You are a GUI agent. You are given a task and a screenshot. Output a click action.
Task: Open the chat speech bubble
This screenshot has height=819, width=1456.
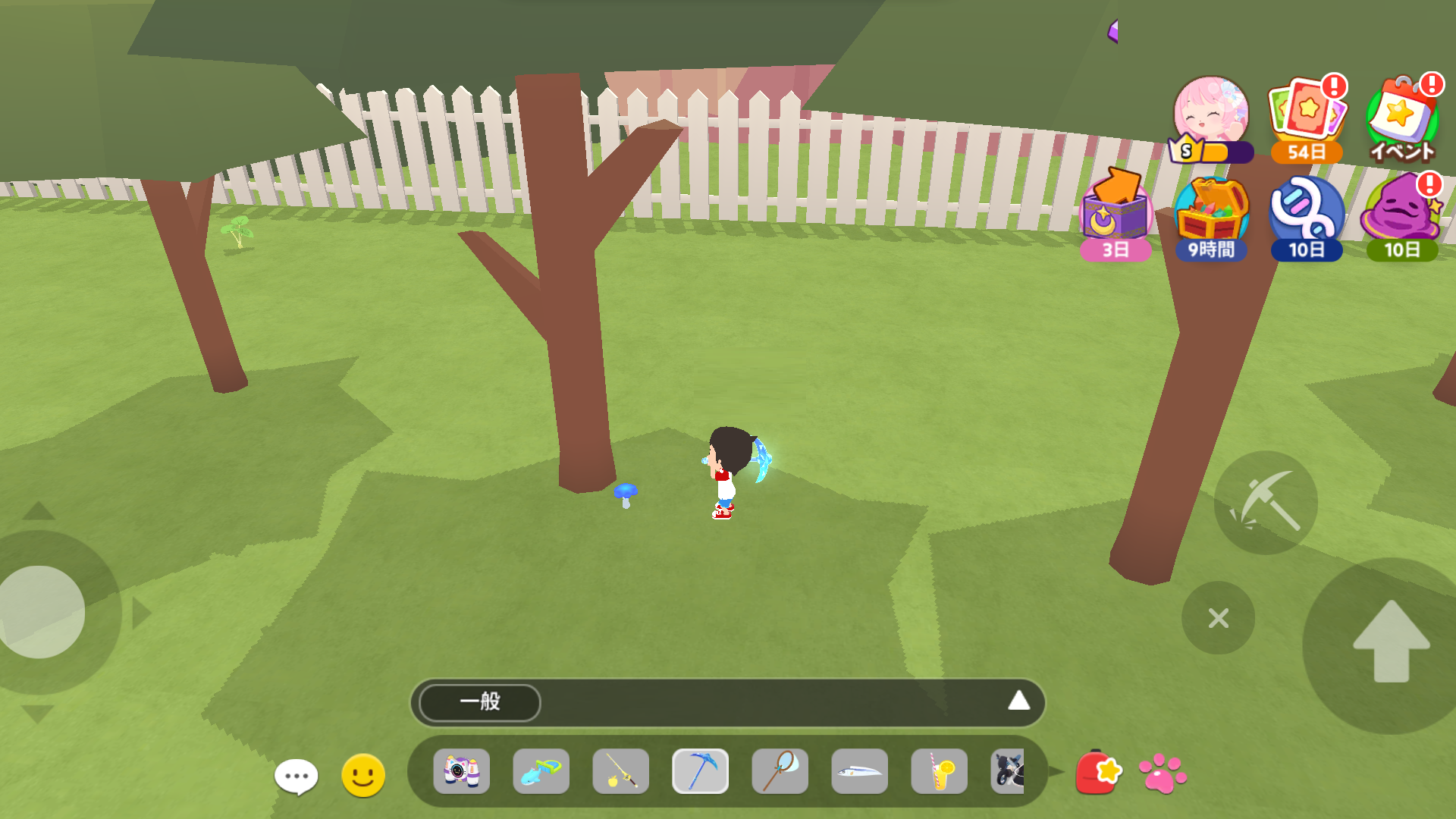coord(296,777)
